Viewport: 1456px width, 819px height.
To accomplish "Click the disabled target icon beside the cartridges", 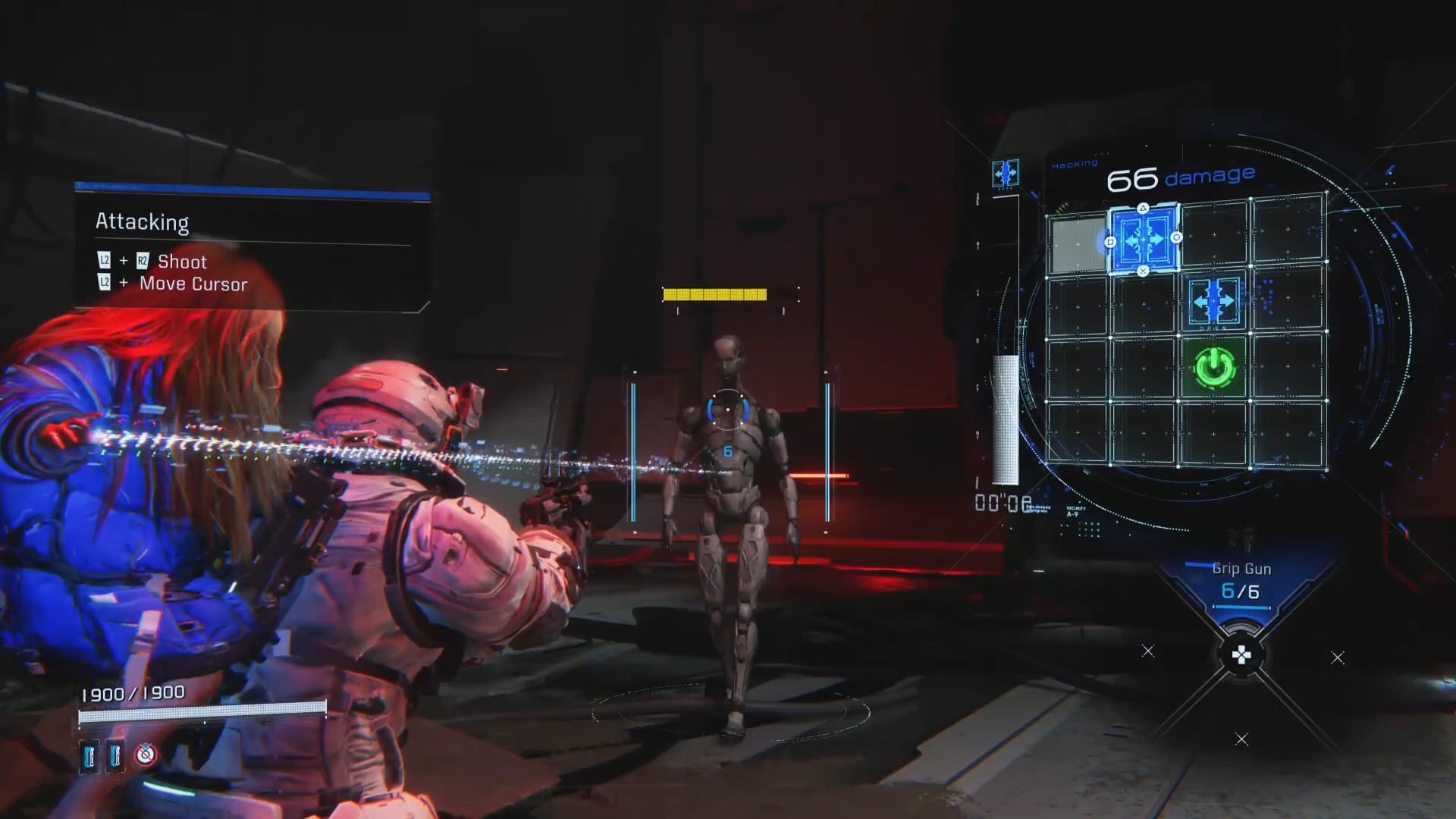I will point(146,755).
